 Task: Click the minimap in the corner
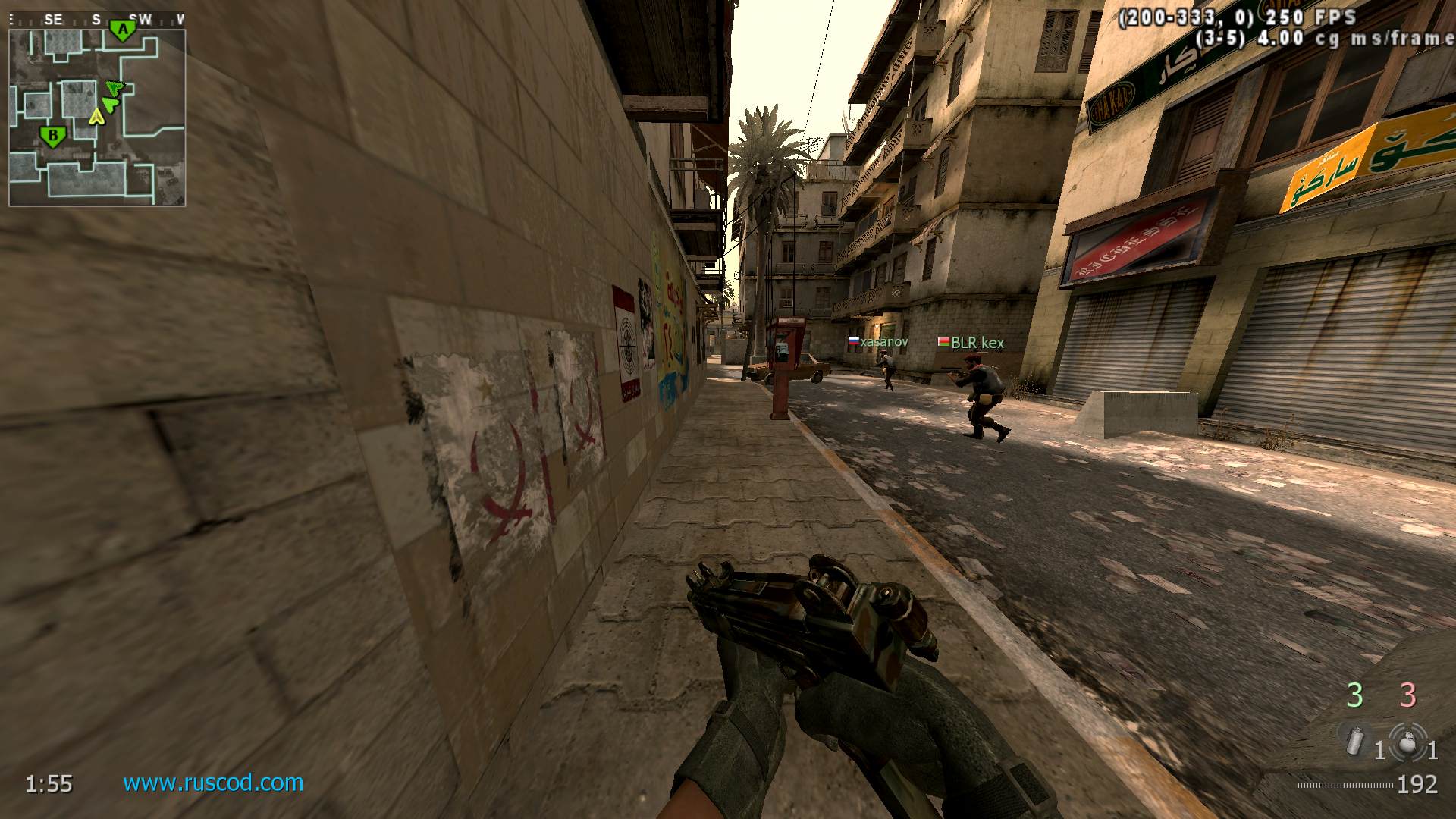97,118
